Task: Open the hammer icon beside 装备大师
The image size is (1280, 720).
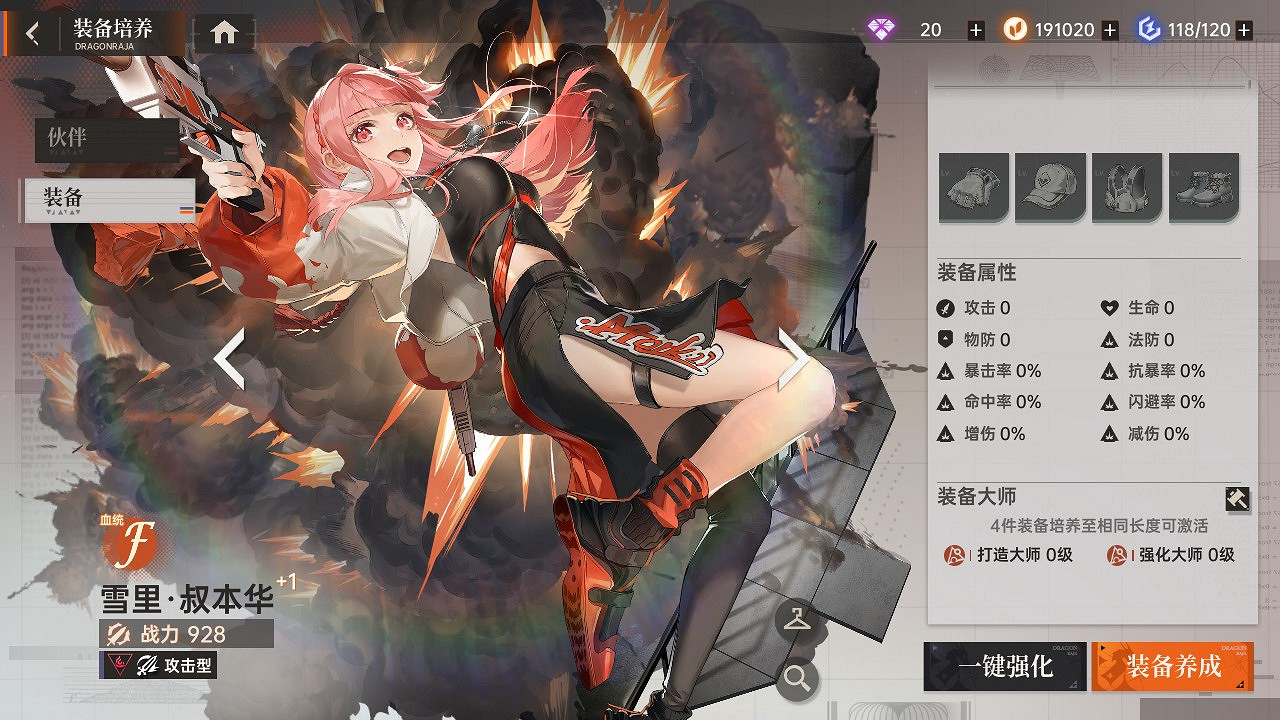Action: [1237, 498]
